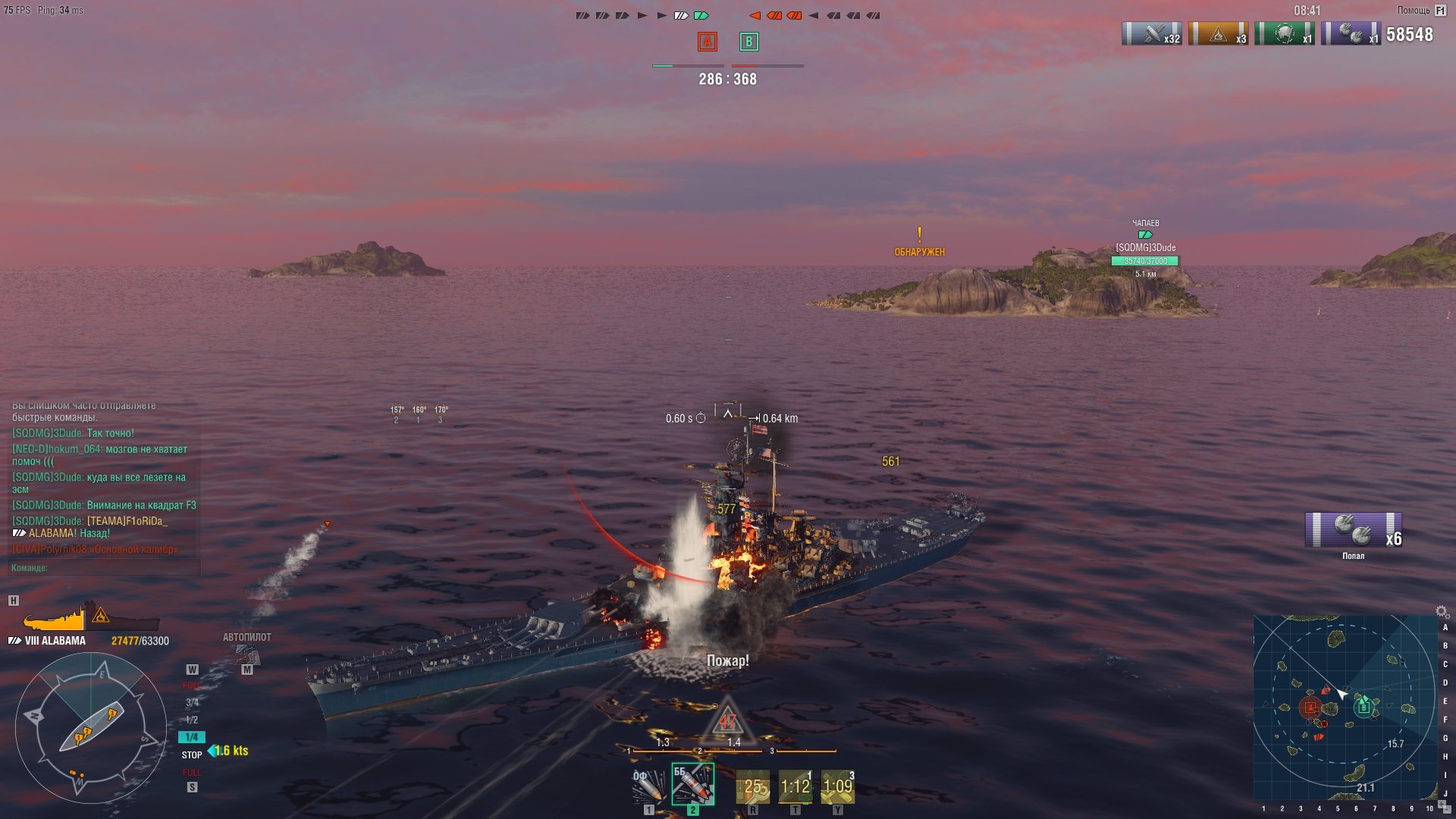Click the x32 ribbon in the top bar
This screenshot has width=1456, height=819.
click(1151, 34)
